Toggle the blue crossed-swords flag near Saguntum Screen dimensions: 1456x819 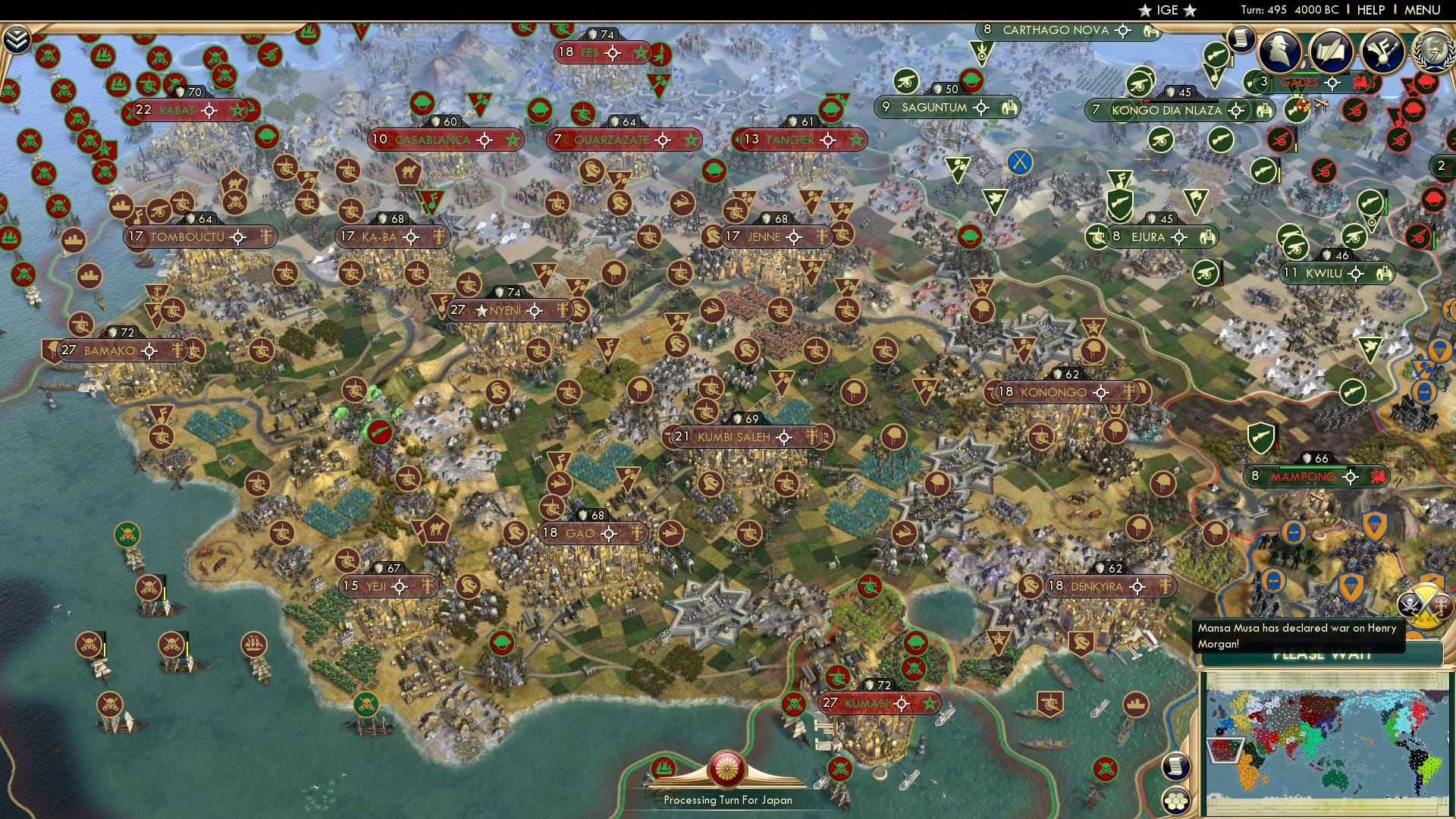pyautogui.click(x=1021, y=162)
